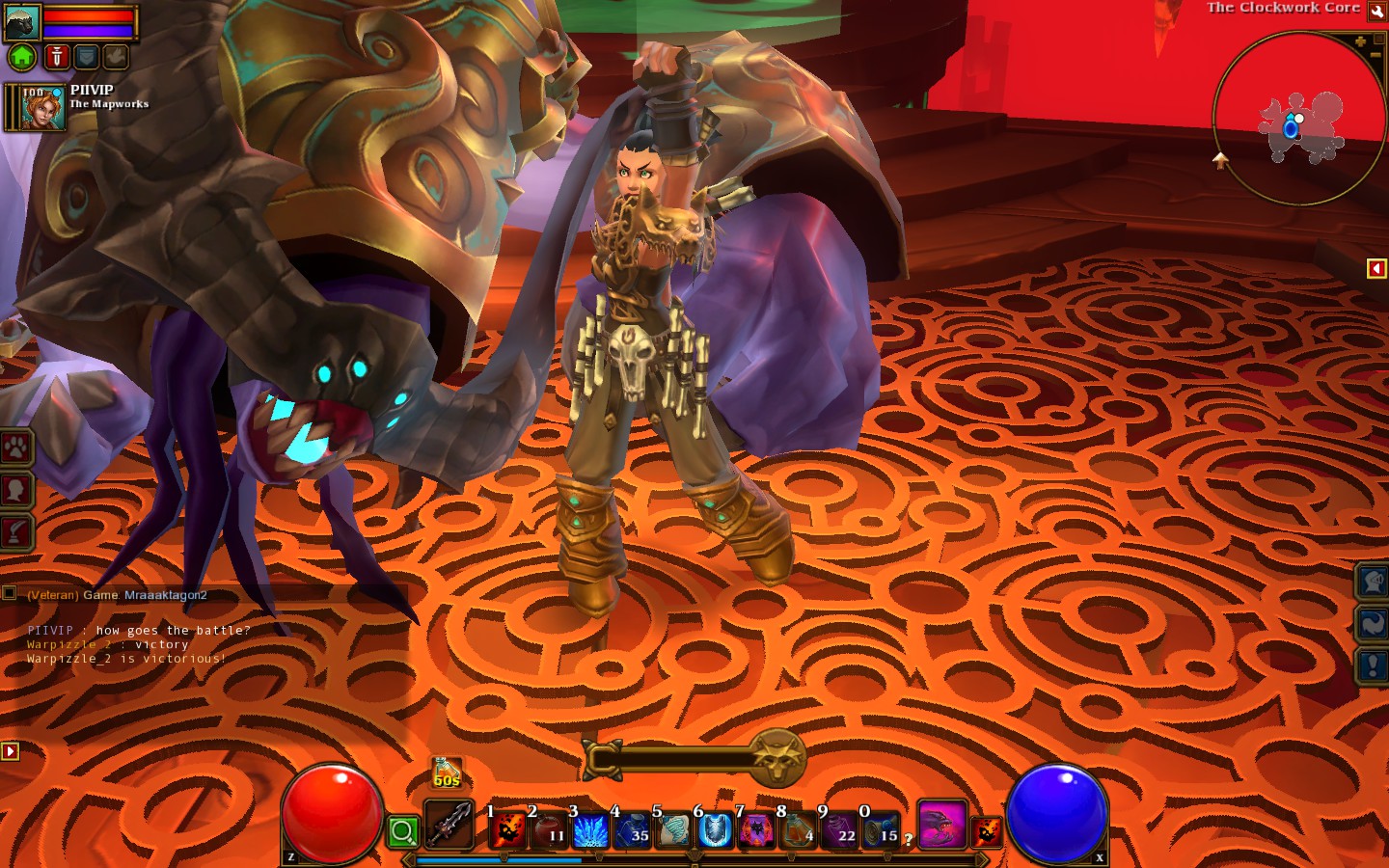Open the pet paw panel button
The image size is (1389, 868).
pyautogui.click(x=16, y=448)
